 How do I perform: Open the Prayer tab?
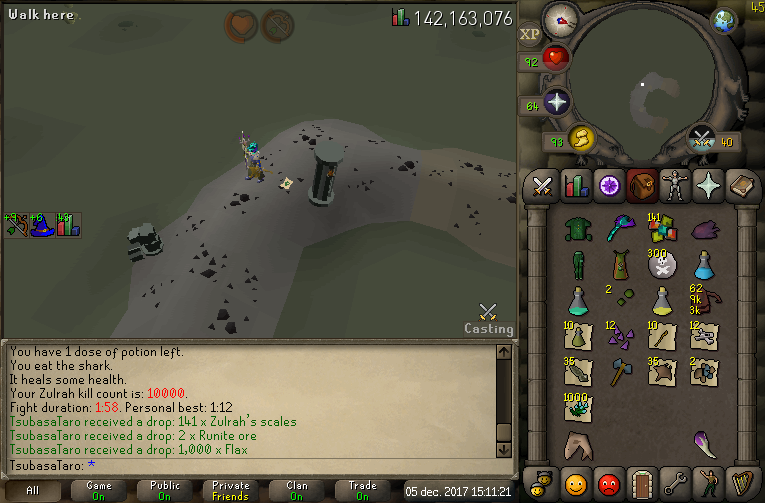coord(708,186)
